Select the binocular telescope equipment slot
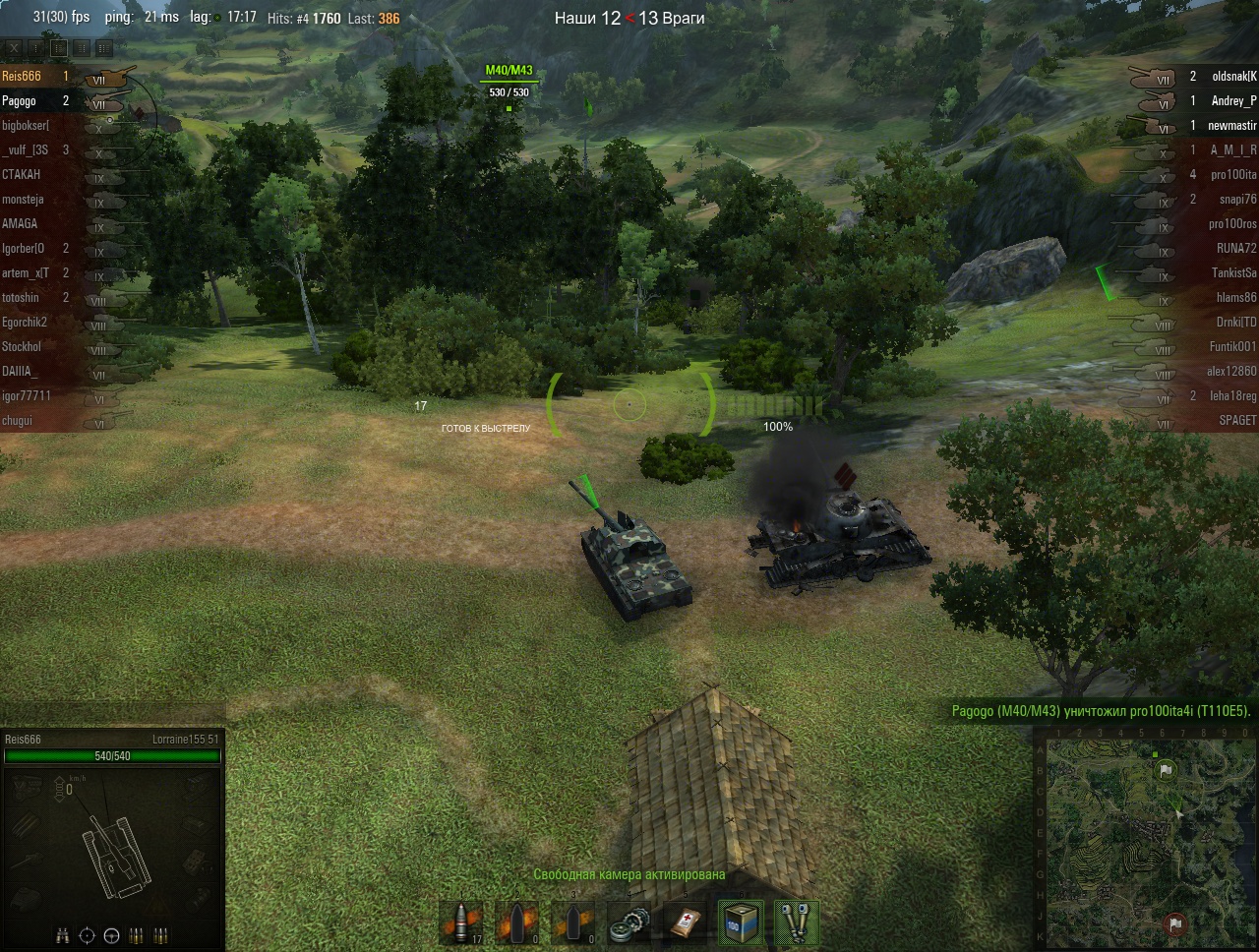This screenshot has height=952, width=1259. 797,924
